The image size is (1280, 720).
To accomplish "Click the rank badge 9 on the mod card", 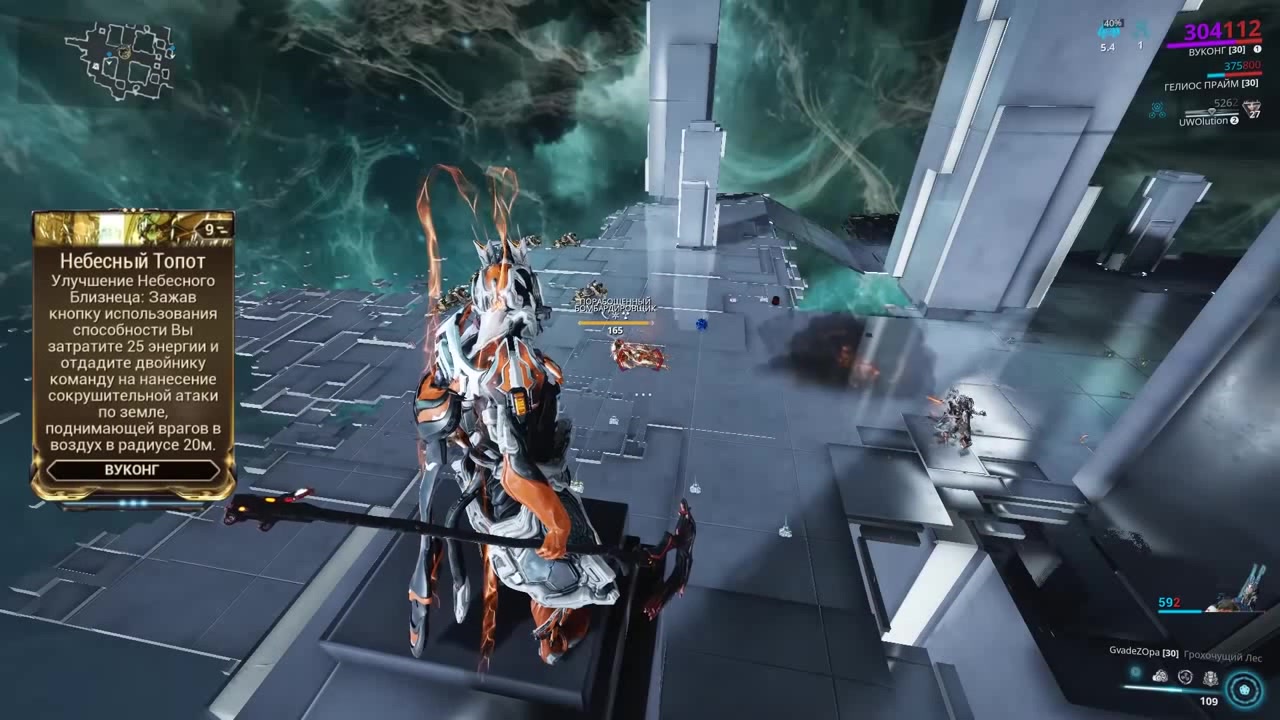I will click(208, 228).
